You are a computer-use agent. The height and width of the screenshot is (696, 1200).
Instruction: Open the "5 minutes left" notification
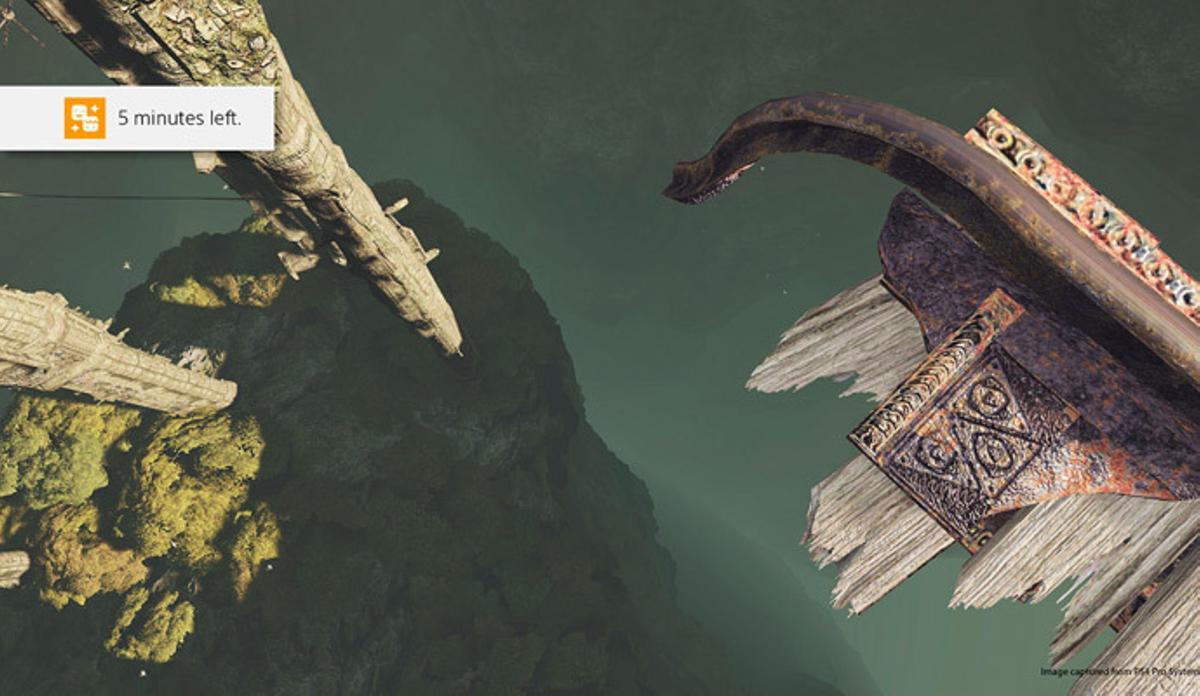click(180, 118)
